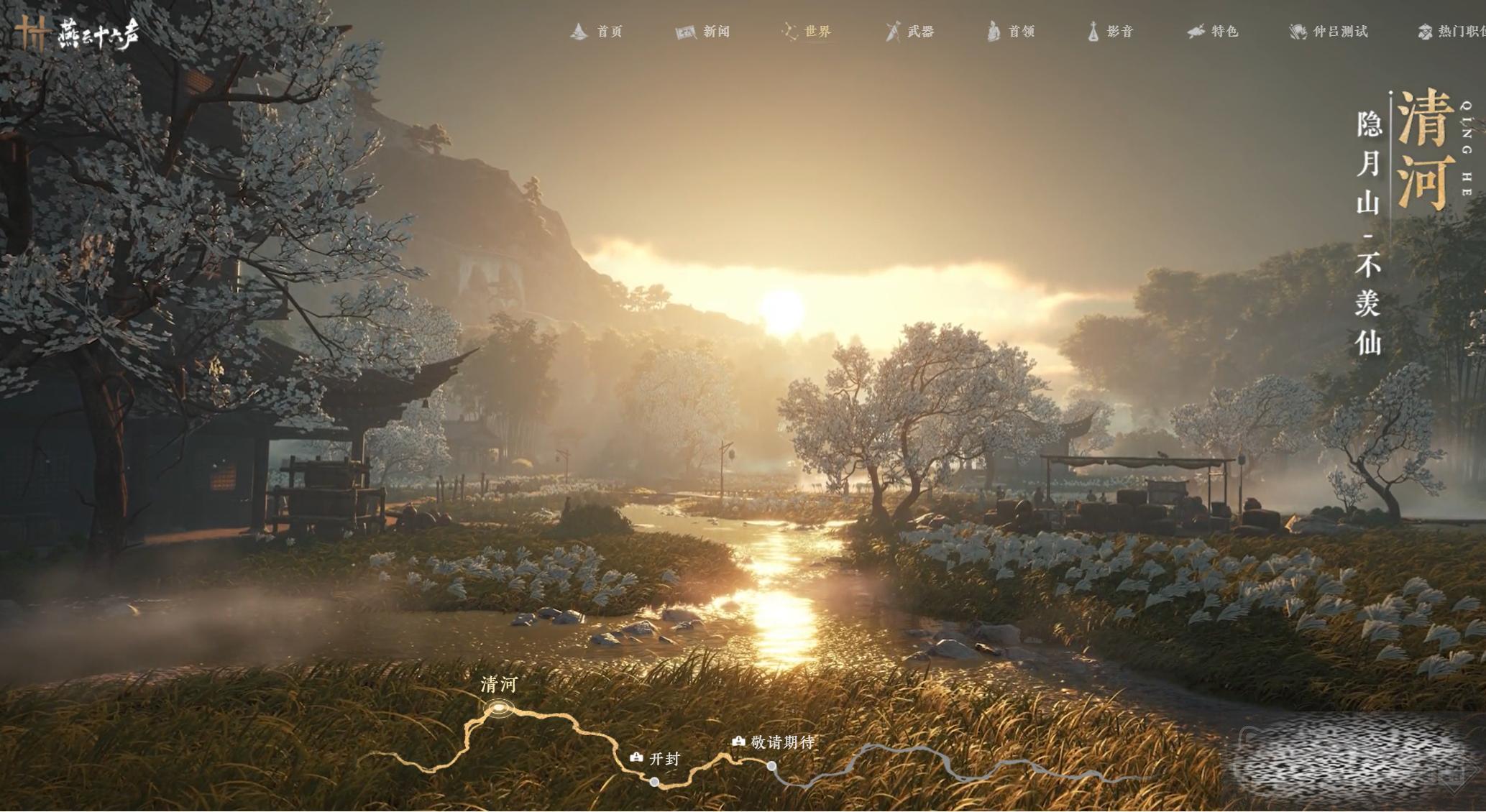Open the 仲吕测试 test page
The height and width of the screenshot is (812, 1486).
[x=1329, y=32]
